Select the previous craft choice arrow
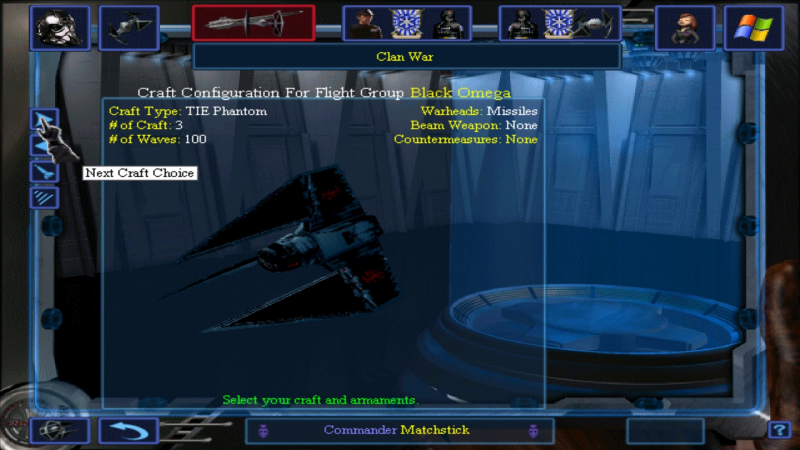Viewport: 800px width, 450px height. (x=44, y=147)
